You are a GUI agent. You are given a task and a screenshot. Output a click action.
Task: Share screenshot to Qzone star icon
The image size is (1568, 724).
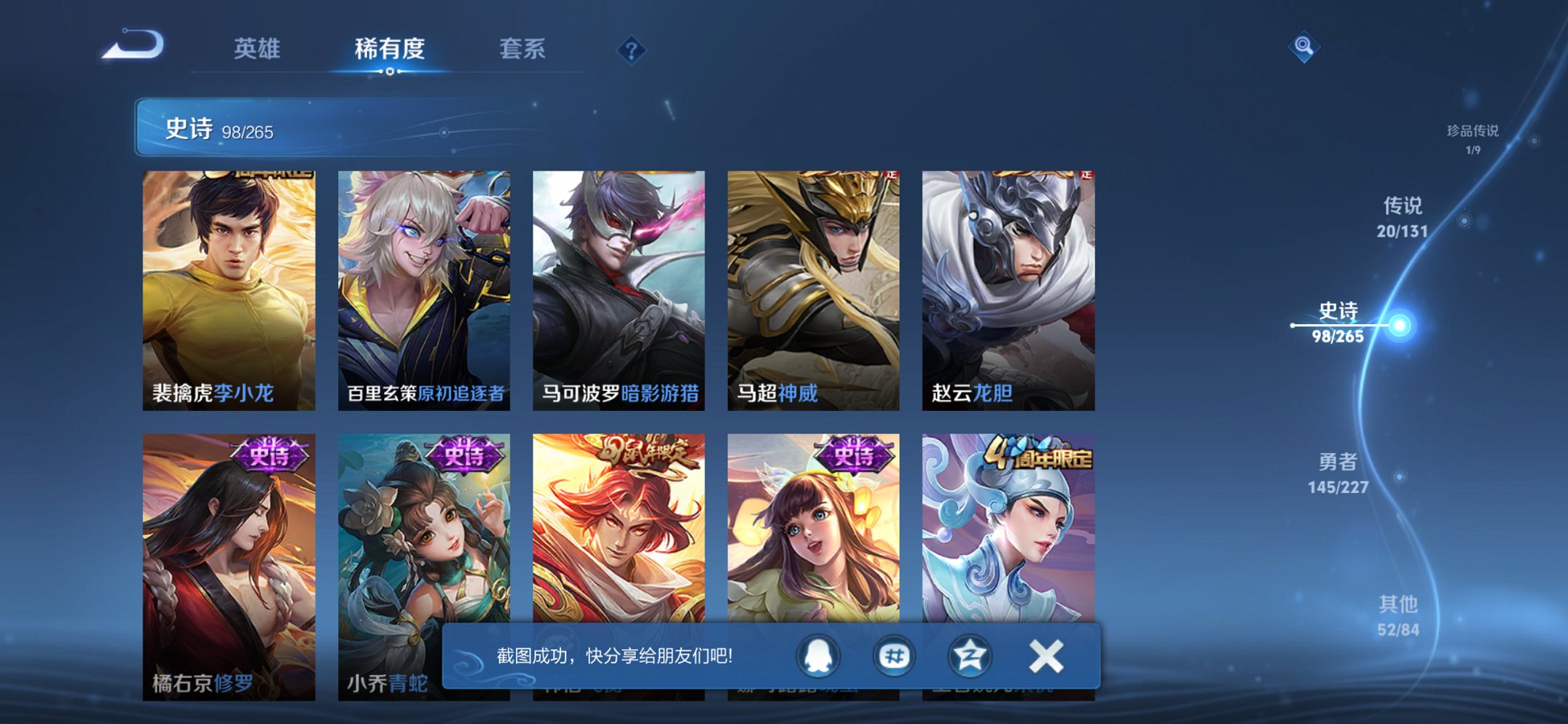(x=969, y=655)
